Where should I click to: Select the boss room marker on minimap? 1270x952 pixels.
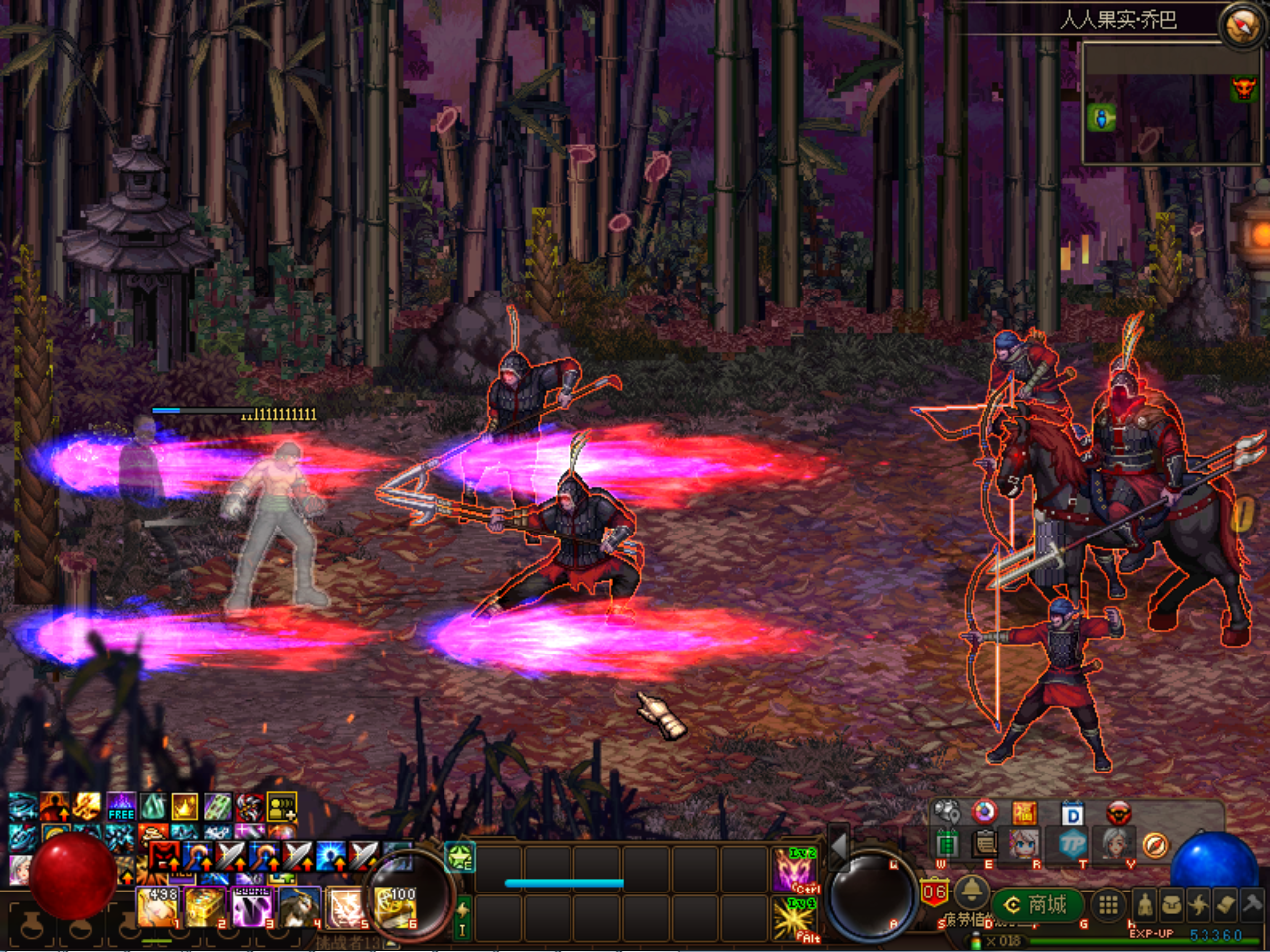(x=1243, y=90)
